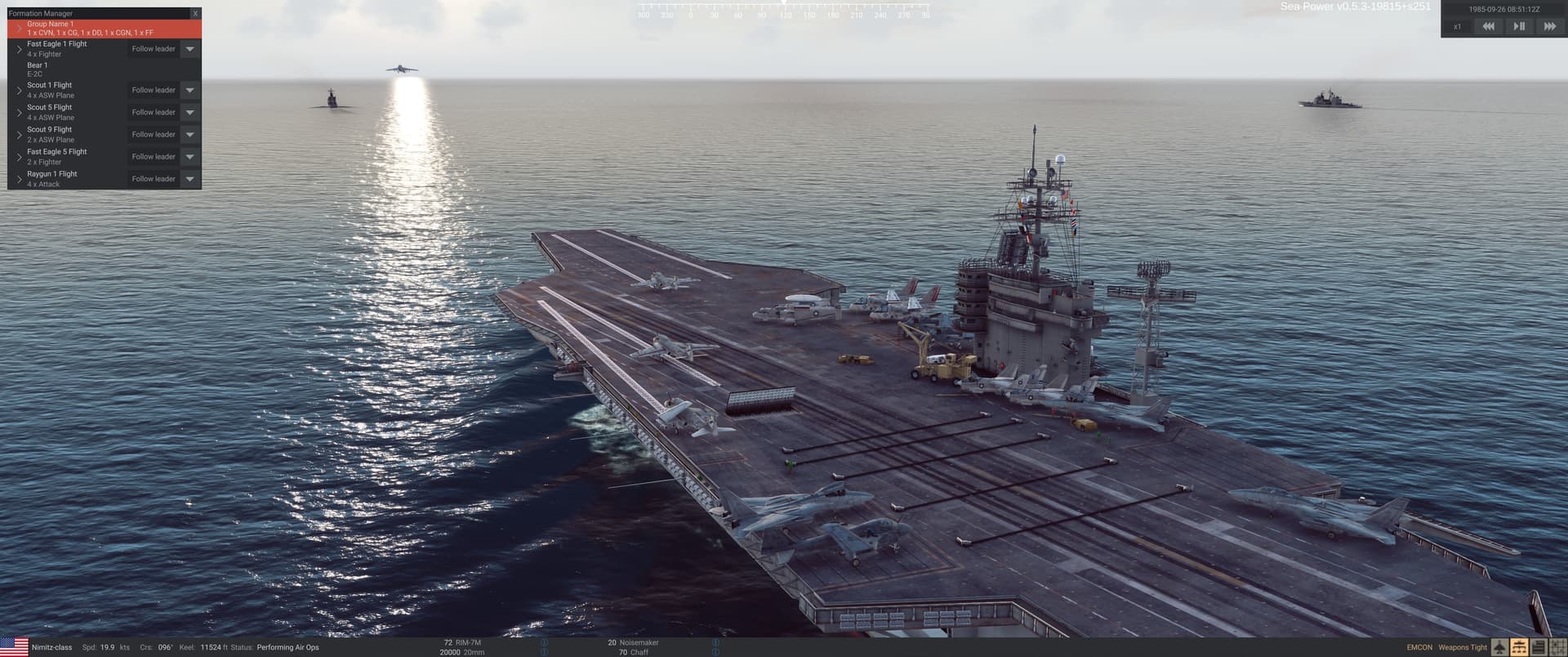Open Fast Eagle 1 Flight's Follow leader dropdown
Viewport: 1568px width, 657px height.
[x=189, y=49]
